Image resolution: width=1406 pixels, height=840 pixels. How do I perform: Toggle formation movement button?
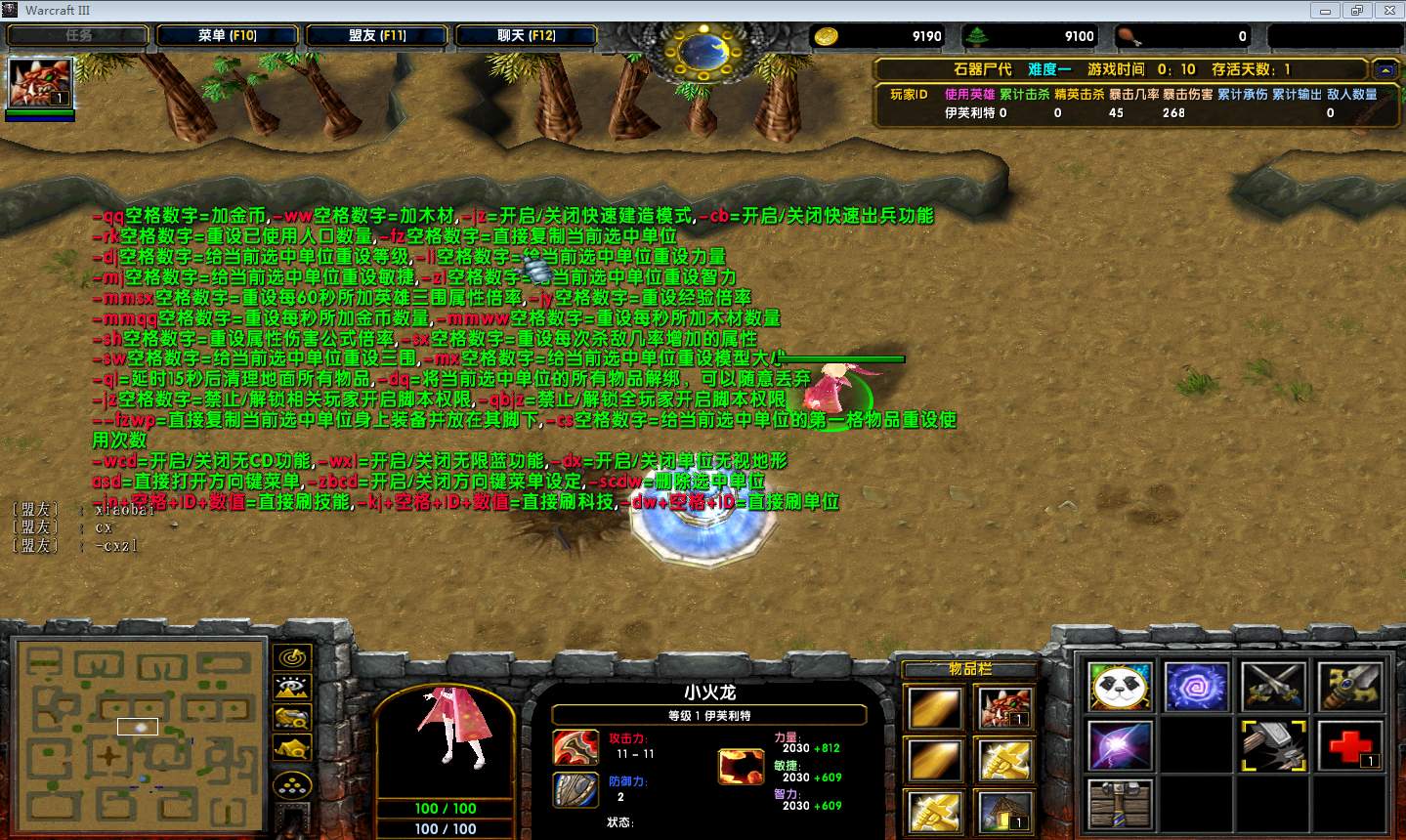292,784
